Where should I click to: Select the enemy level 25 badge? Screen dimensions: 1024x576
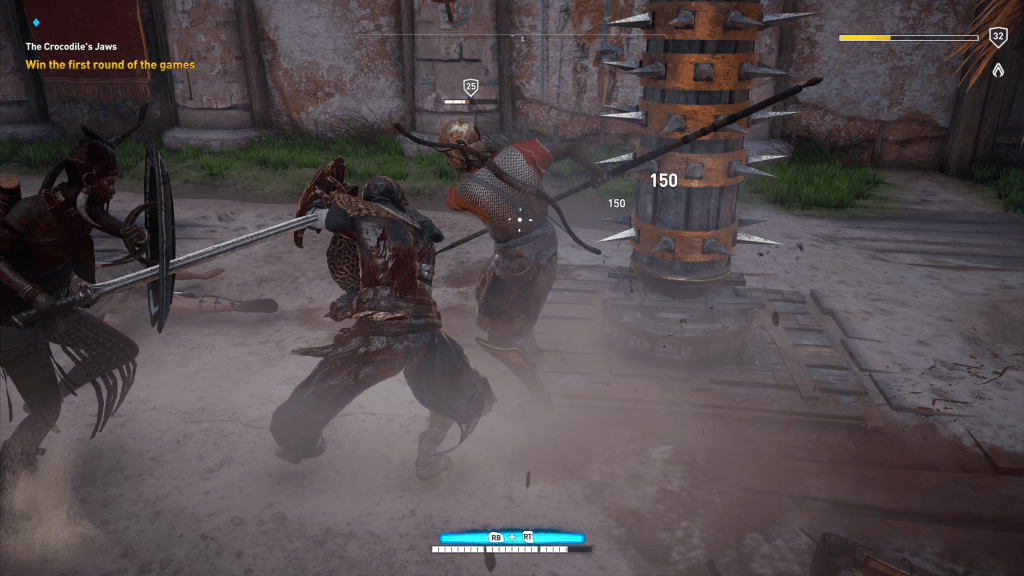click(470, 87)
